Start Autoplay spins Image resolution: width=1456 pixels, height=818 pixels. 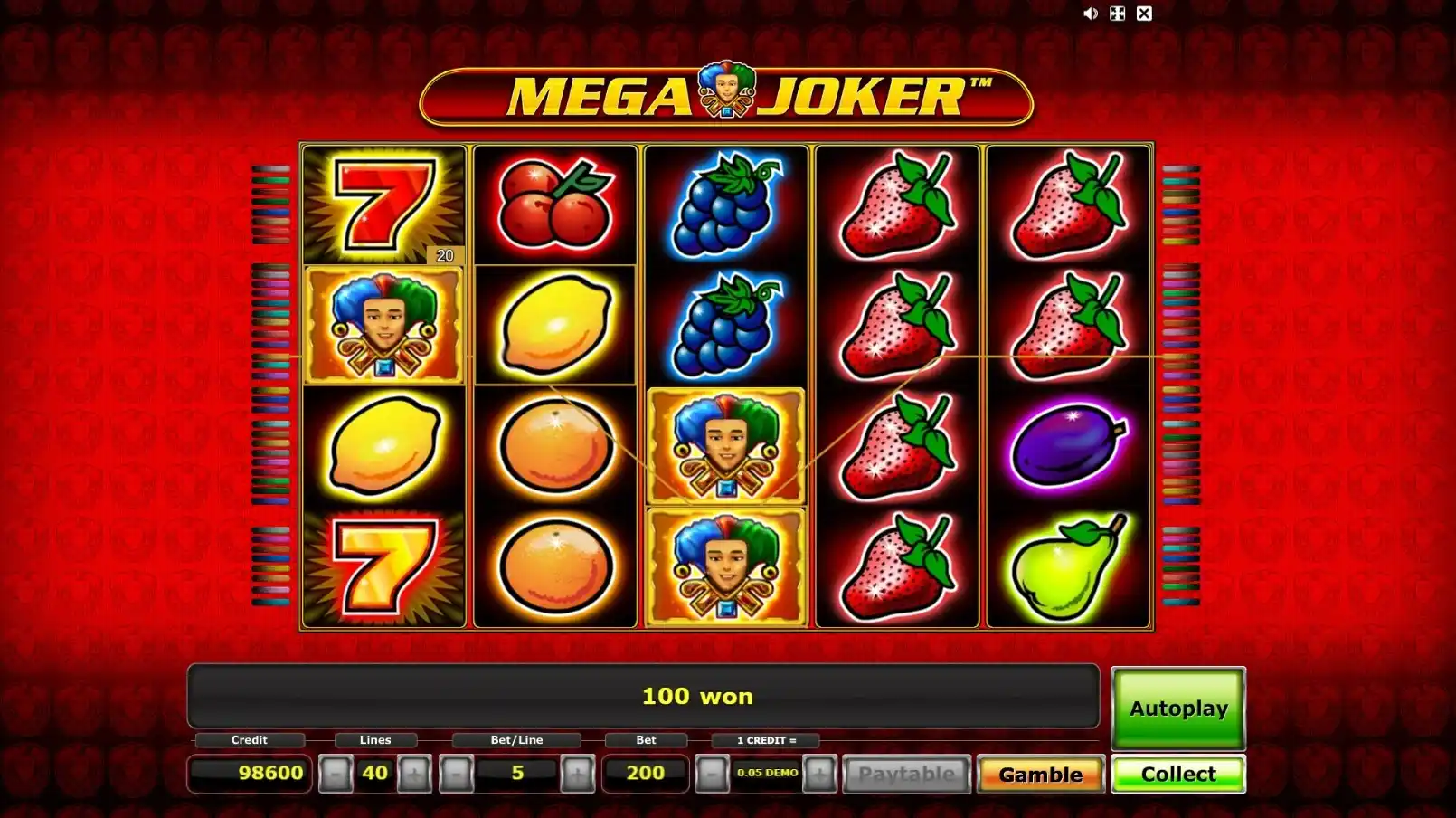click(1177, 709)
